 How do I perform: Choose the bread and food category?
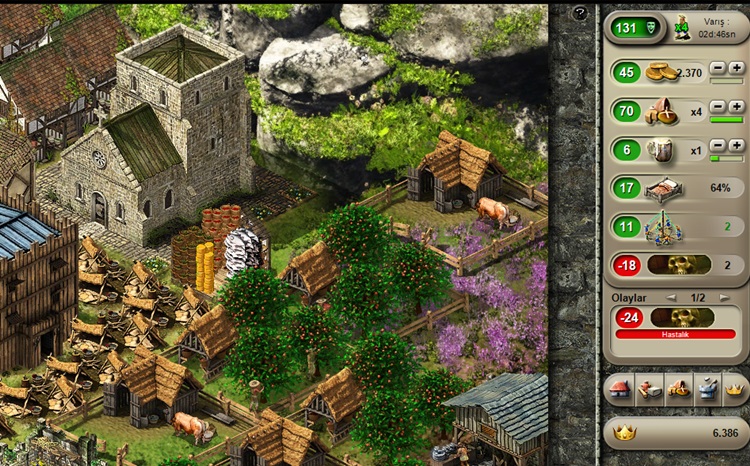point(677,389)
